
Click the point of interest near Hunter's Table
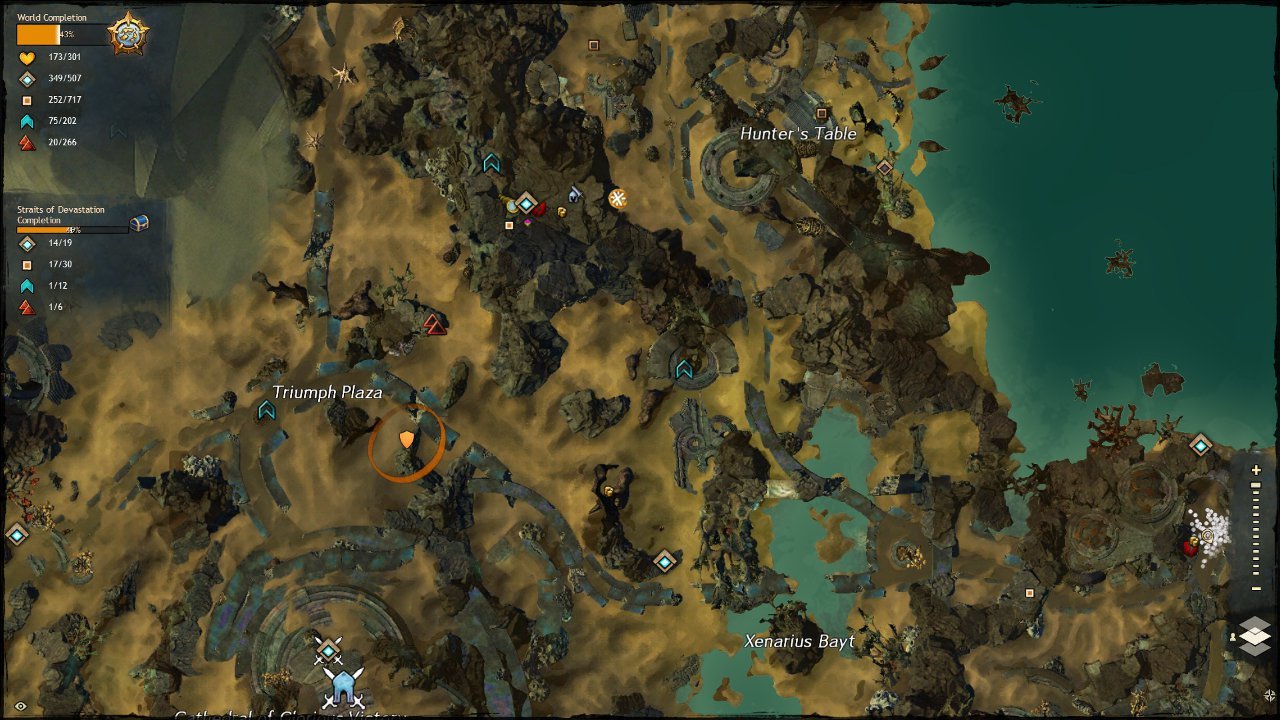(822, 114)
